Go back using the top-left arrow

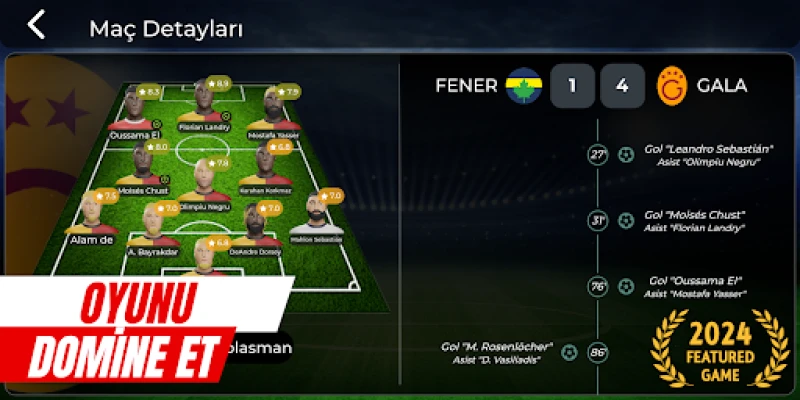click(37, 25)
